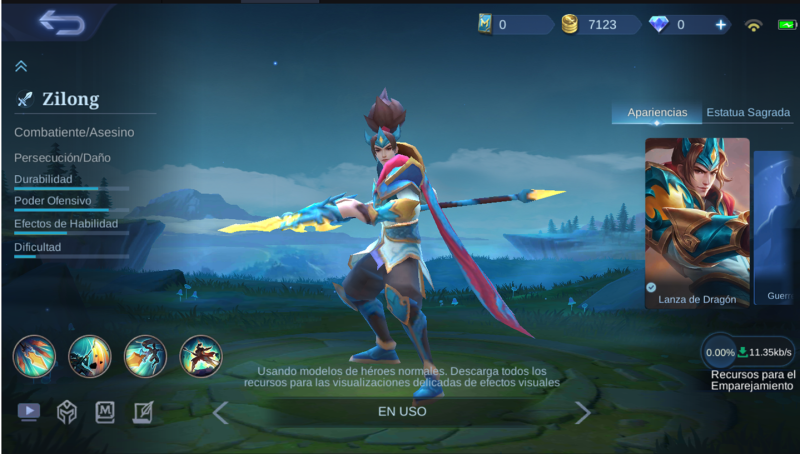View the skill showing a foe flipped overhead
Viewport: 800px width, 454px height.
pos(89,356)
